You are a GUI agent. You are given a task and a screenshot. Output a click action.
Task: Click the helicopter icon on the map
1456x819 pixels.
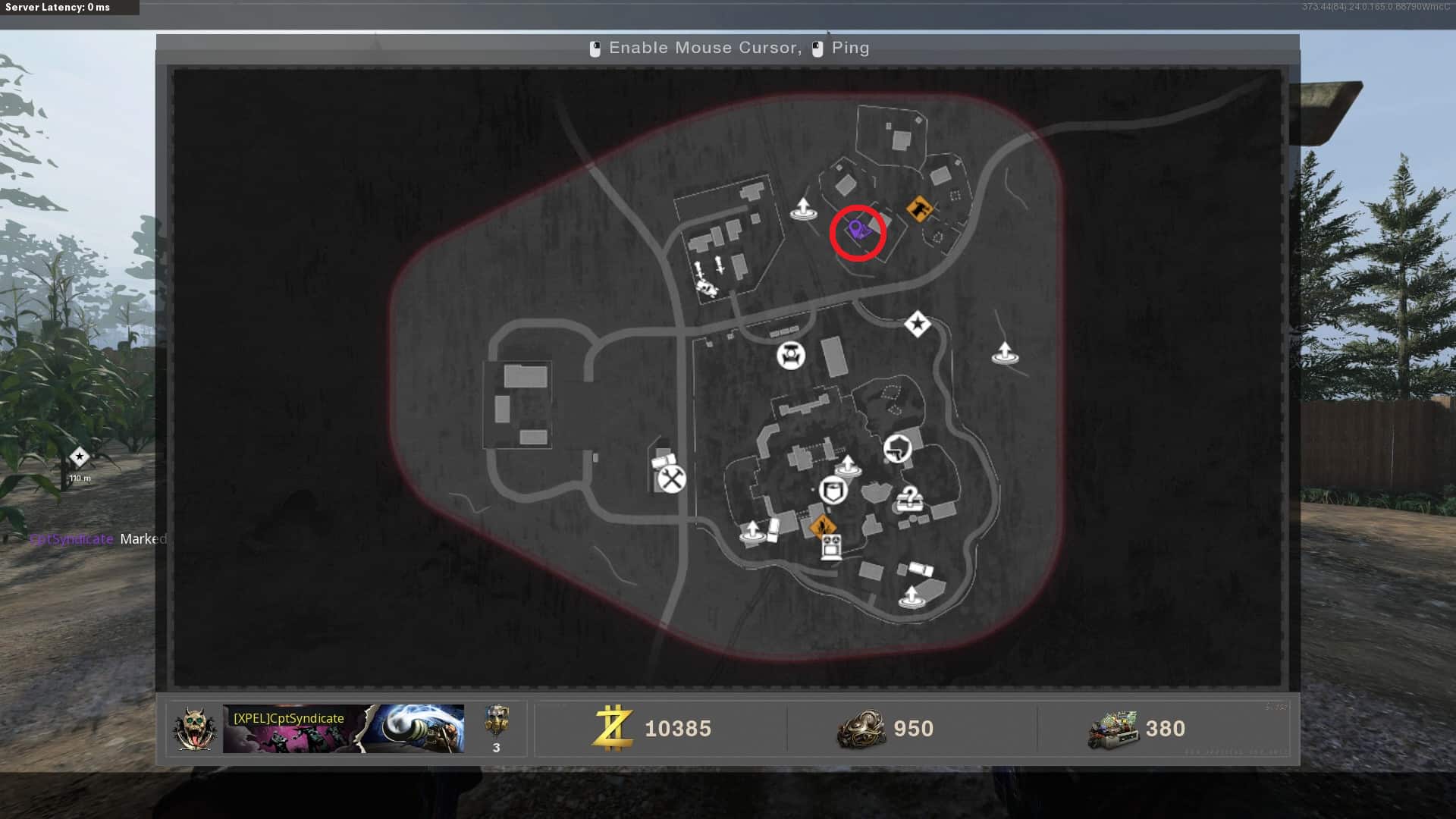(x=708, y=287)
